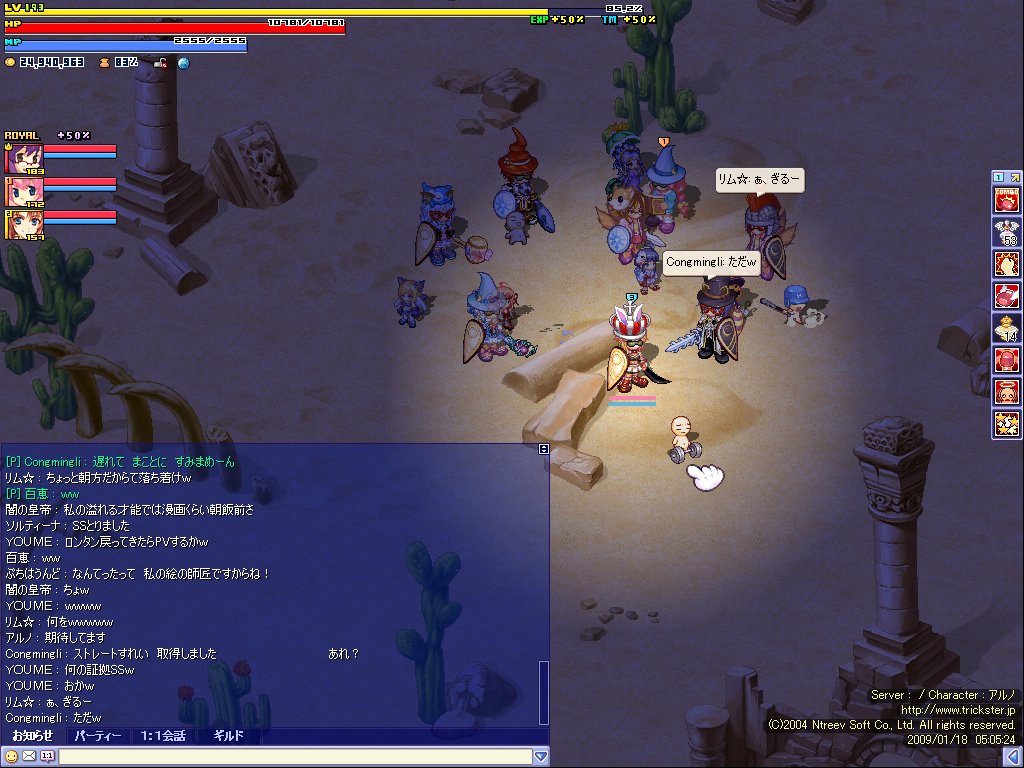Activate the haloed face skill icon

tap(1005, 391)
